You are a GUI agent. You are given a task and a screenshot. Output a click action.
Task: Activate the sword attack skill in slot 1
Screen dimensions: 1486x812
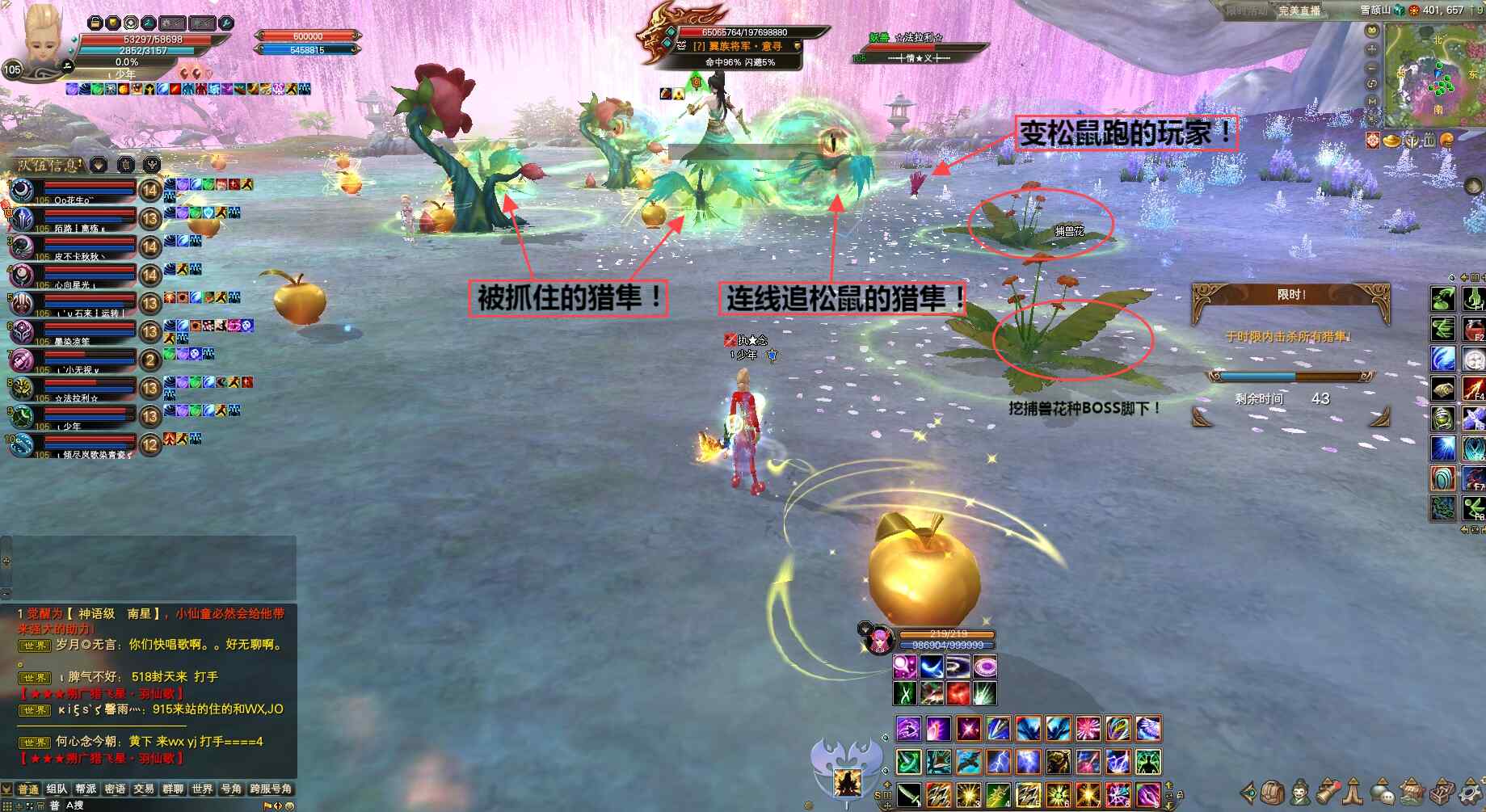[x=908, y=793]
